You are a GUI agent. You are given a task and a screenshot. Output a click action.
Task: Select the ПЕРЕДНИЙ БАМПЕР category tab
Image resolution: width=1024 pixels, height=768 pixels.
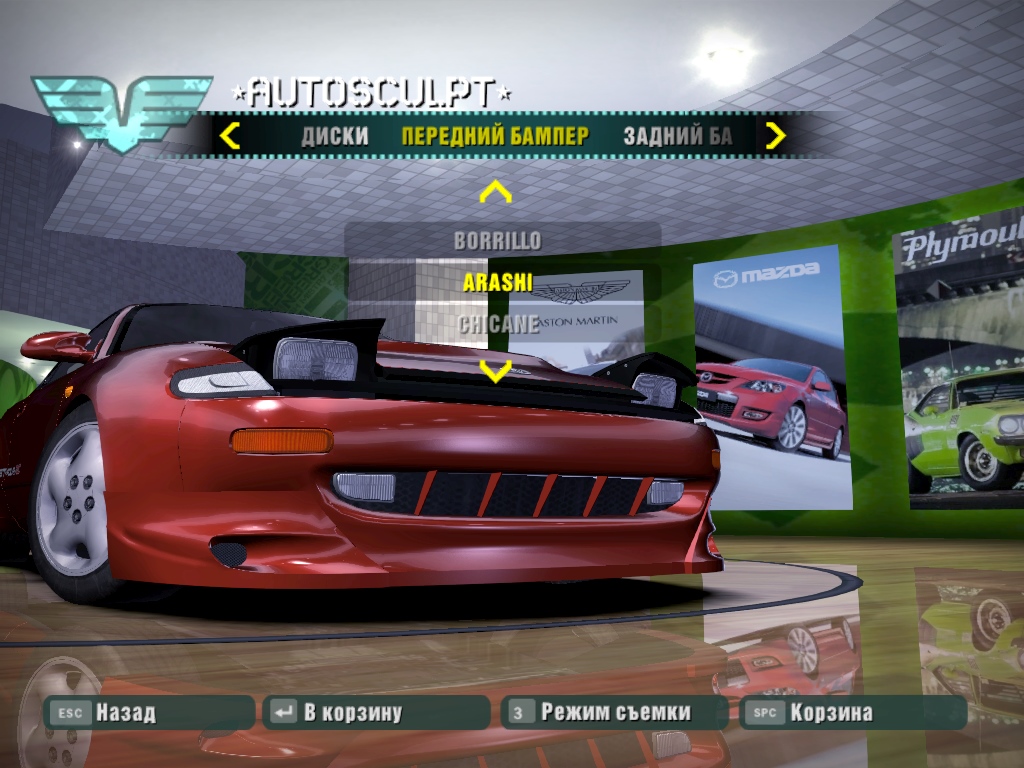[495, 136]
